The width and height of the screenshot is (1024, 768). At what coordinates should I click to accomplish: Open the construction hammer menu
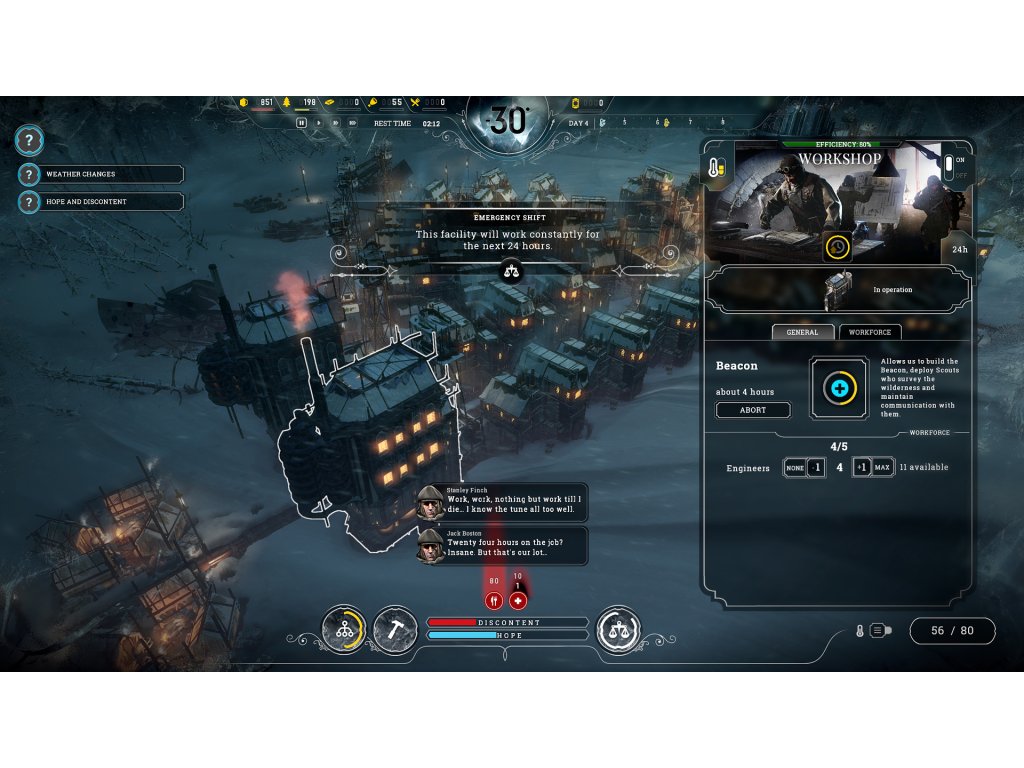394,629
